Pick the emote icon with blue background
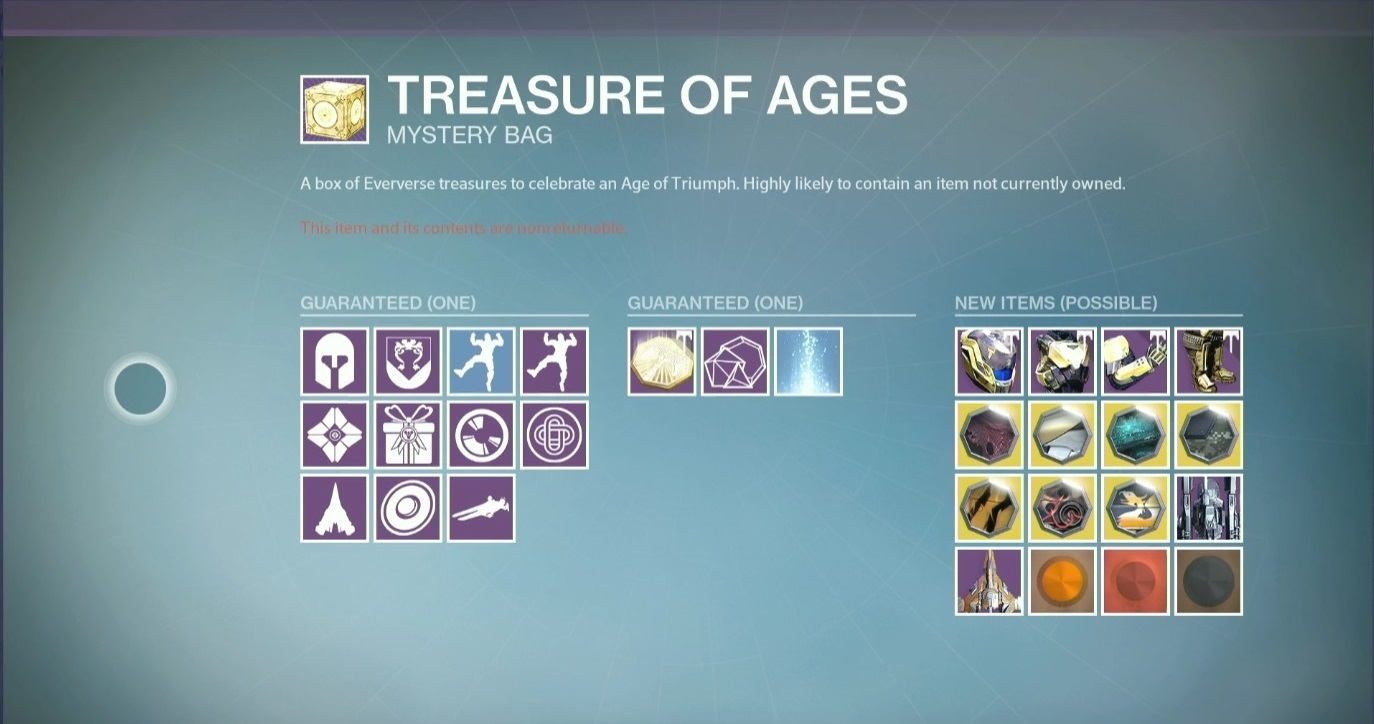This screenshot has height=724, width=1374. coord(481,362)
